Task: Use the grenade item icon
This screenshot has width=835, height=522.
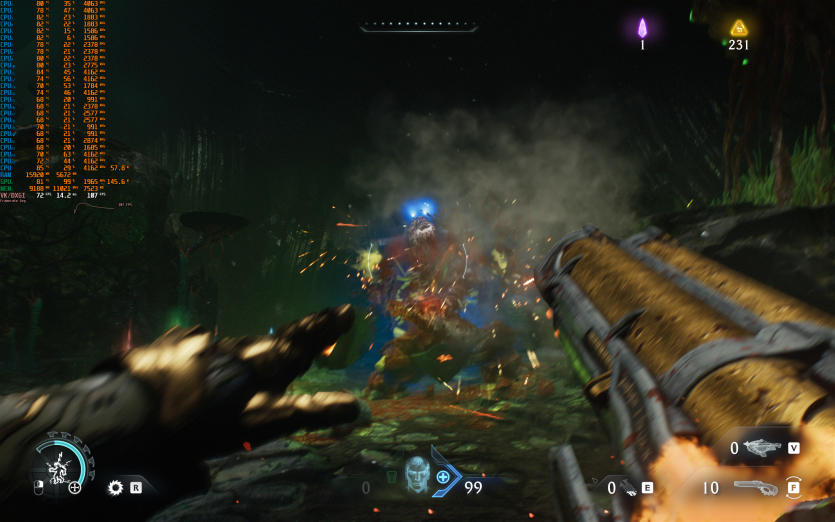Action: 629,488
